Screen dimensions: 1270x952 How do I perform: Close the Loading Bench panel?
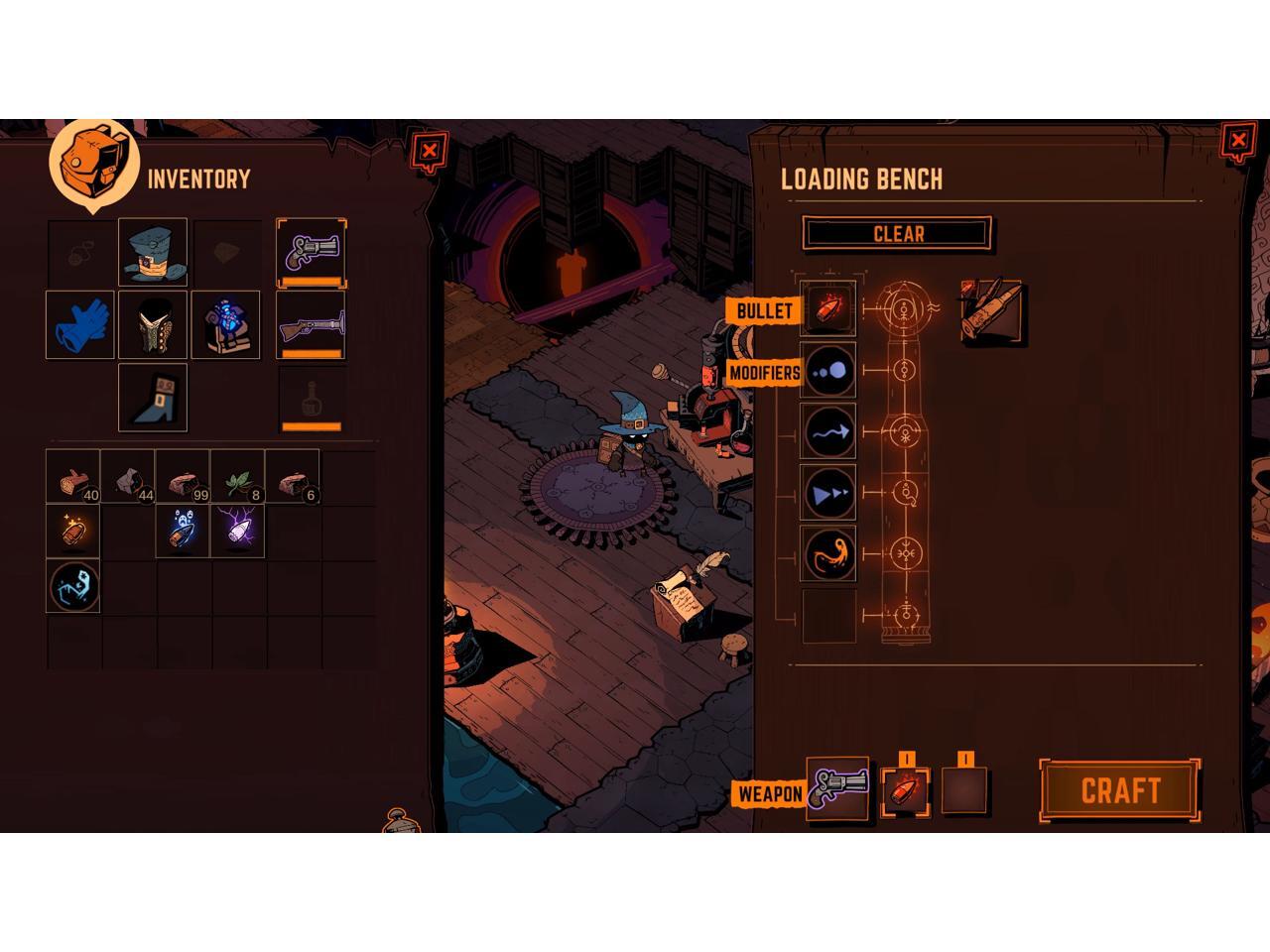pos(1237,142)
